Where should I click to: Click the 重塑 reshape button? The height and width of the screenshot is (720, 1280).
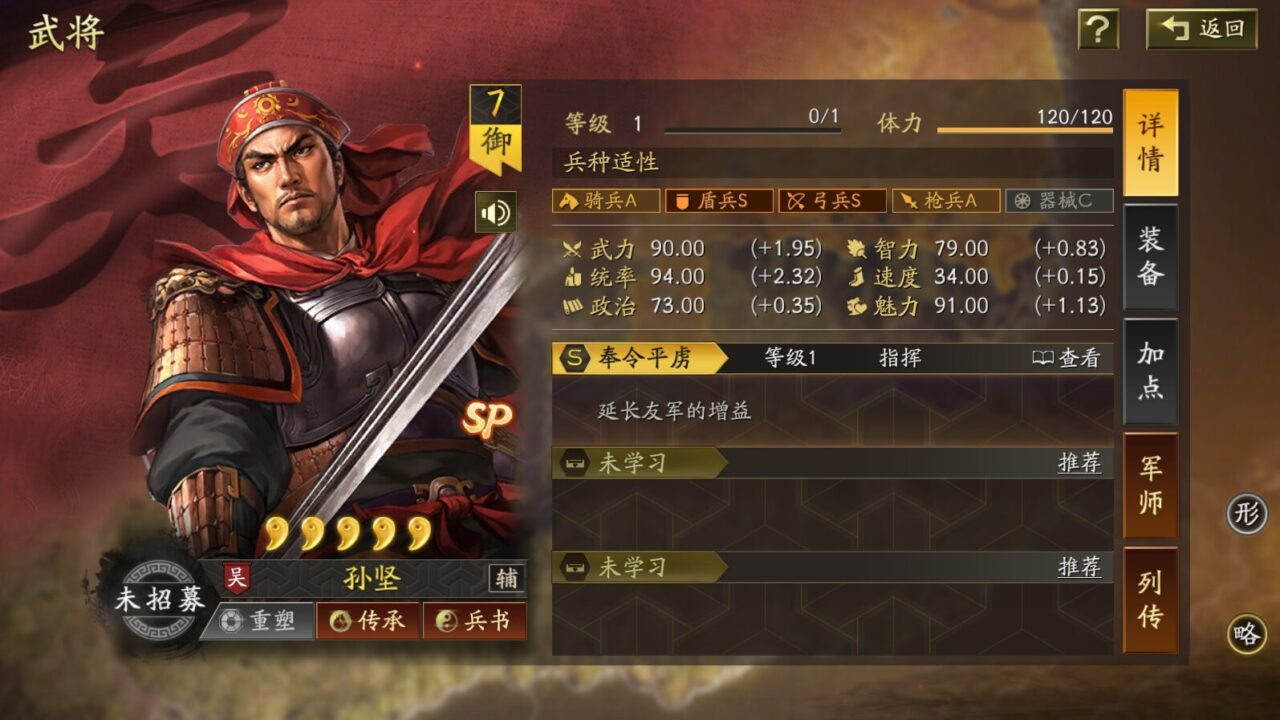tap(260, 621)
